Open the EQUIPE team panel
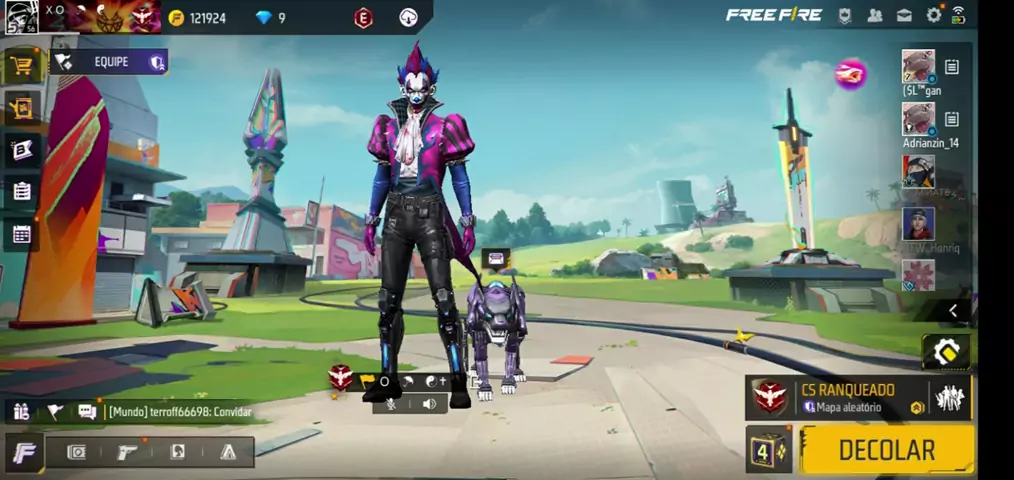This screenshot has width=1014, height=480. click(x=109, y=62)
